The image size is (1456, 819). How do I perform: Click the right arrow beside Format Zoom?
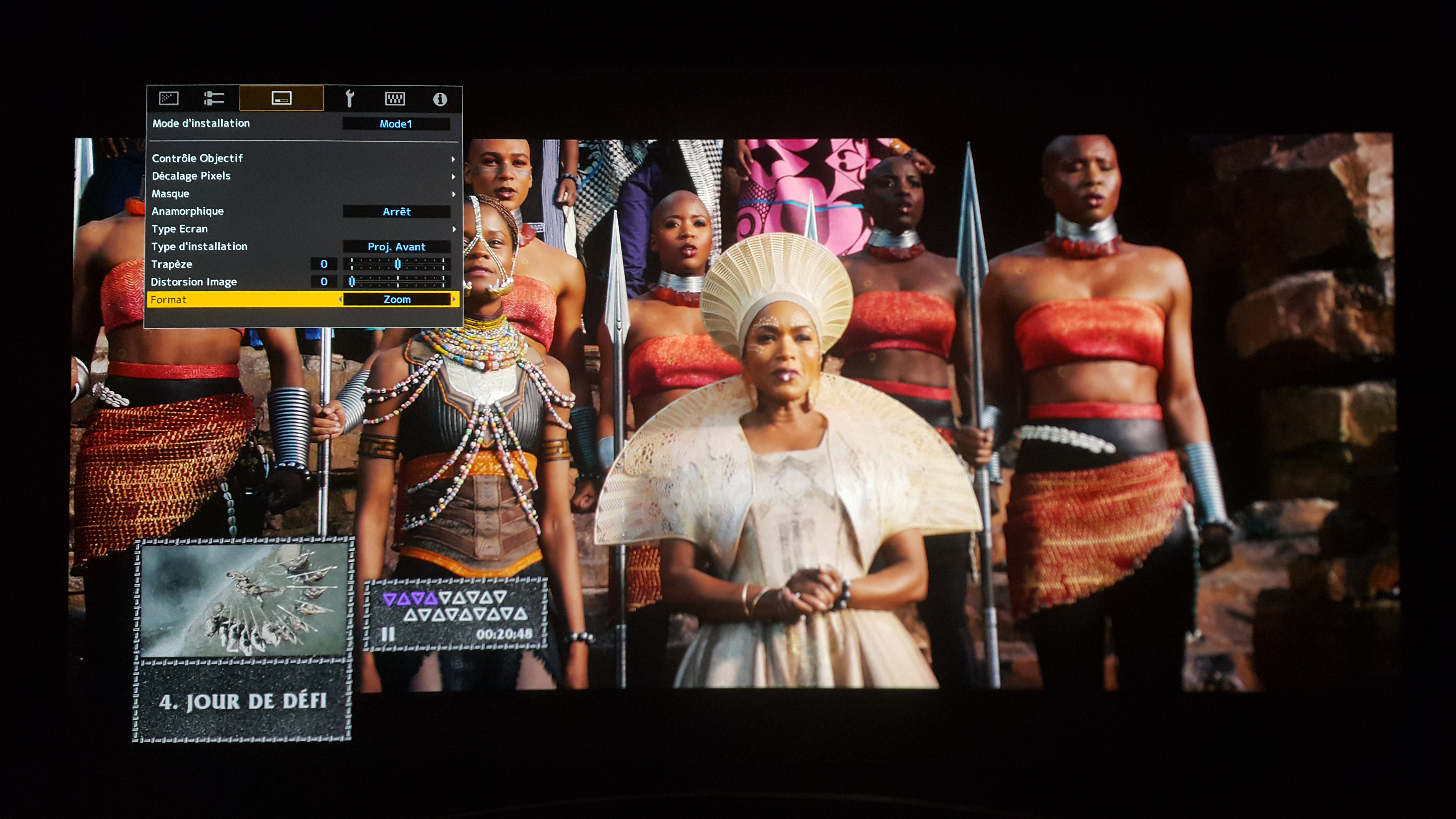[453, 300]
